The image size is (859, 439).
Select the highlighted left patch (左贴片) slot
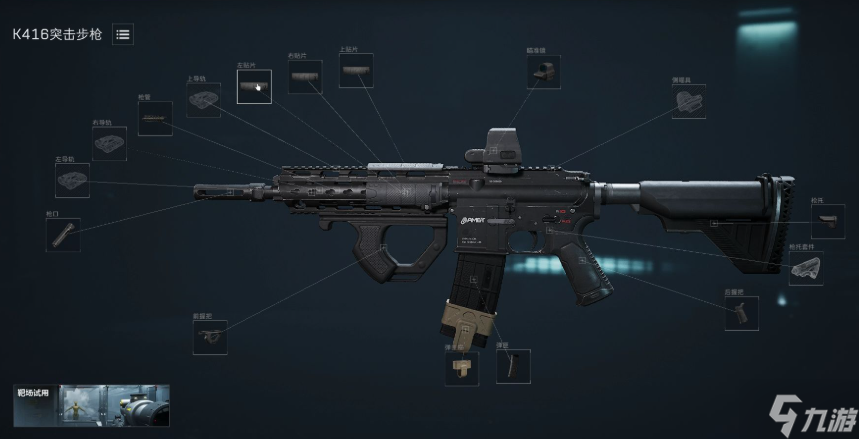[254, 87]
